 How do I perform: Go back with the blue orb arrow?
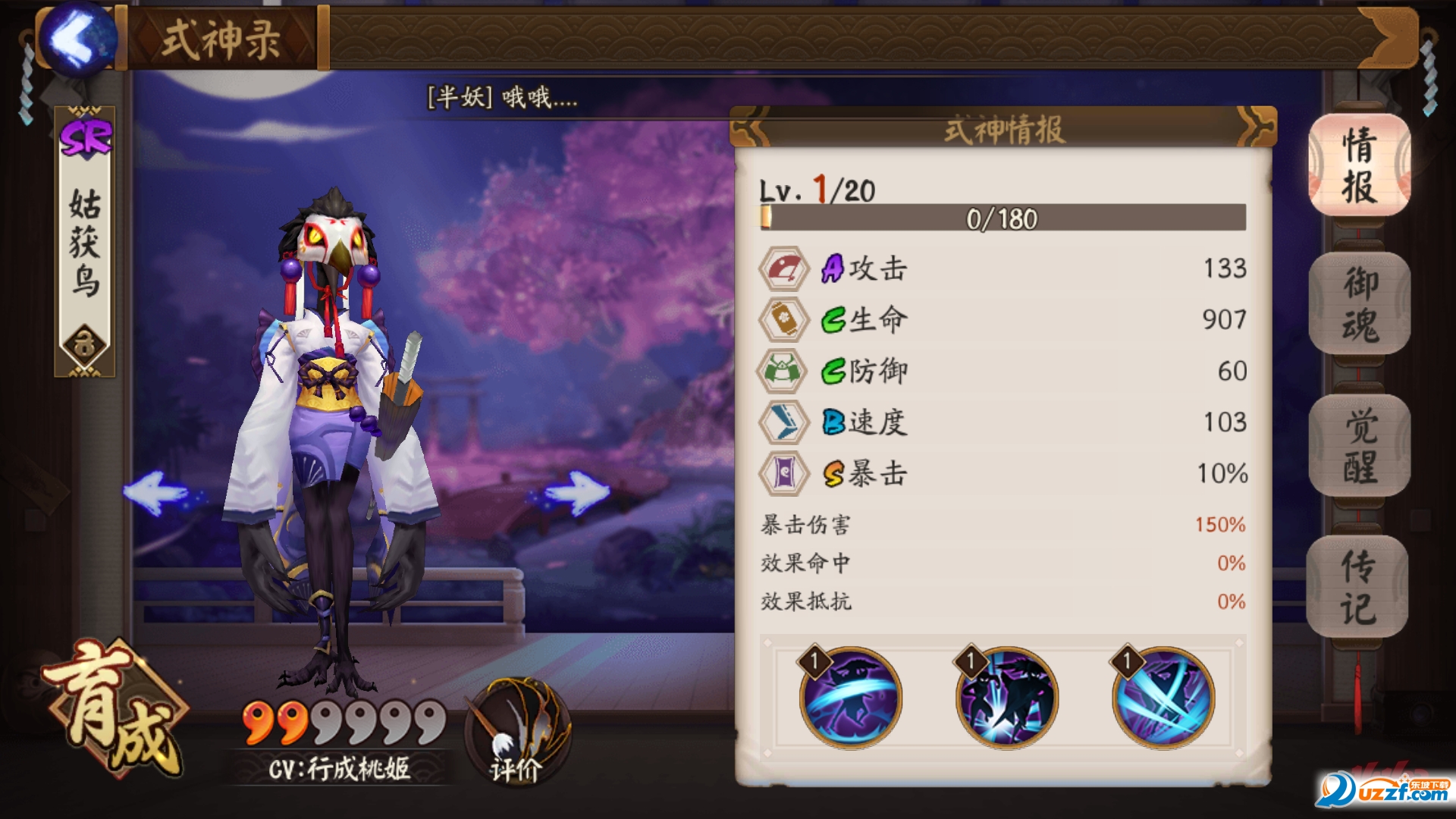pos(78,39)
